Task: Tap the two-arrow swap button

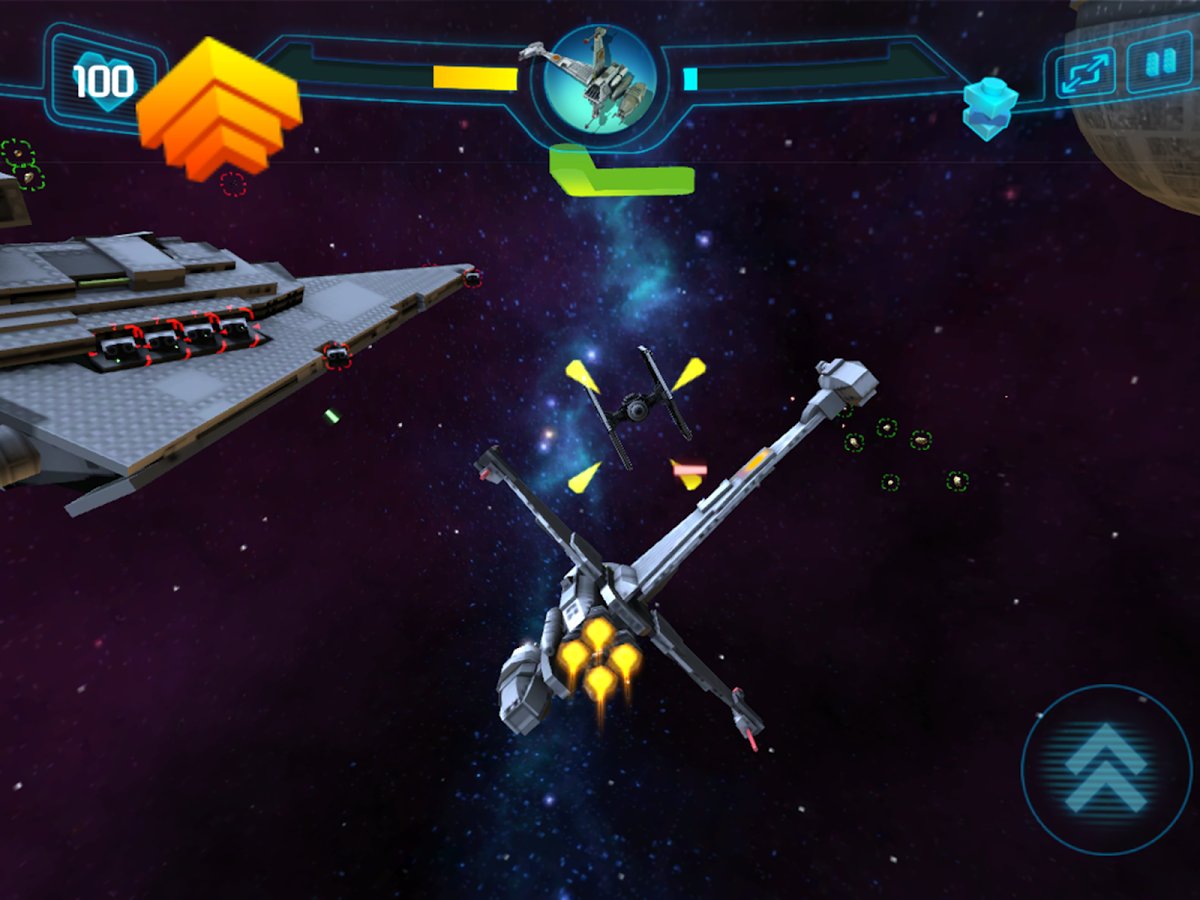Action: pyautogui.click(x=1086, y=73)
